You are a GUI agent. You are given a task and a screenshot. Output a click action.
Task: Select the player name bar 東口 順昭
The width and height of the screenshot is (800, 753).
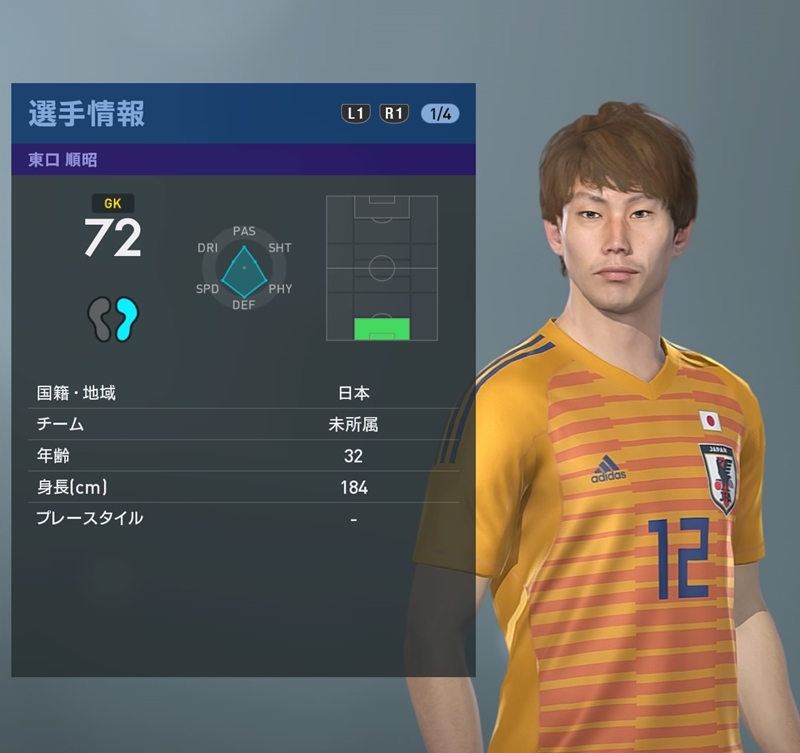coord(242,160)
